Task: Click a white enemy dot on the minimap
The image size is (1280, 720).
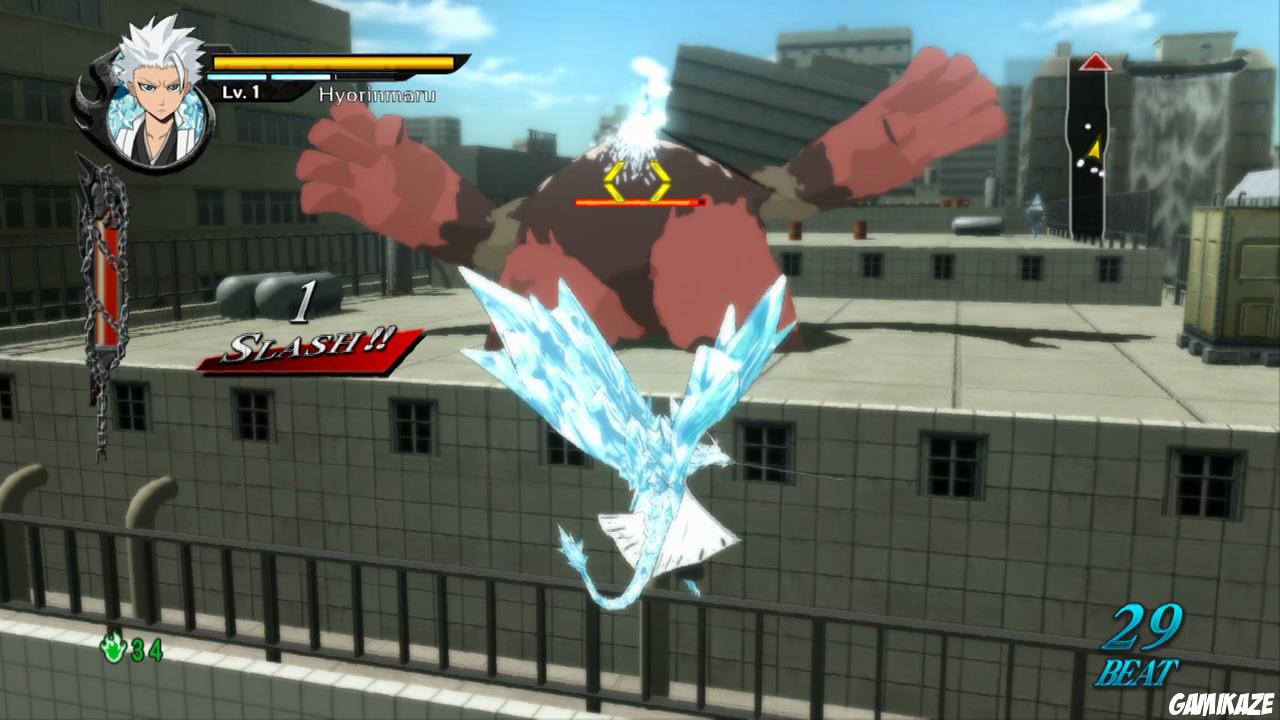Action: click(1089, 126)
